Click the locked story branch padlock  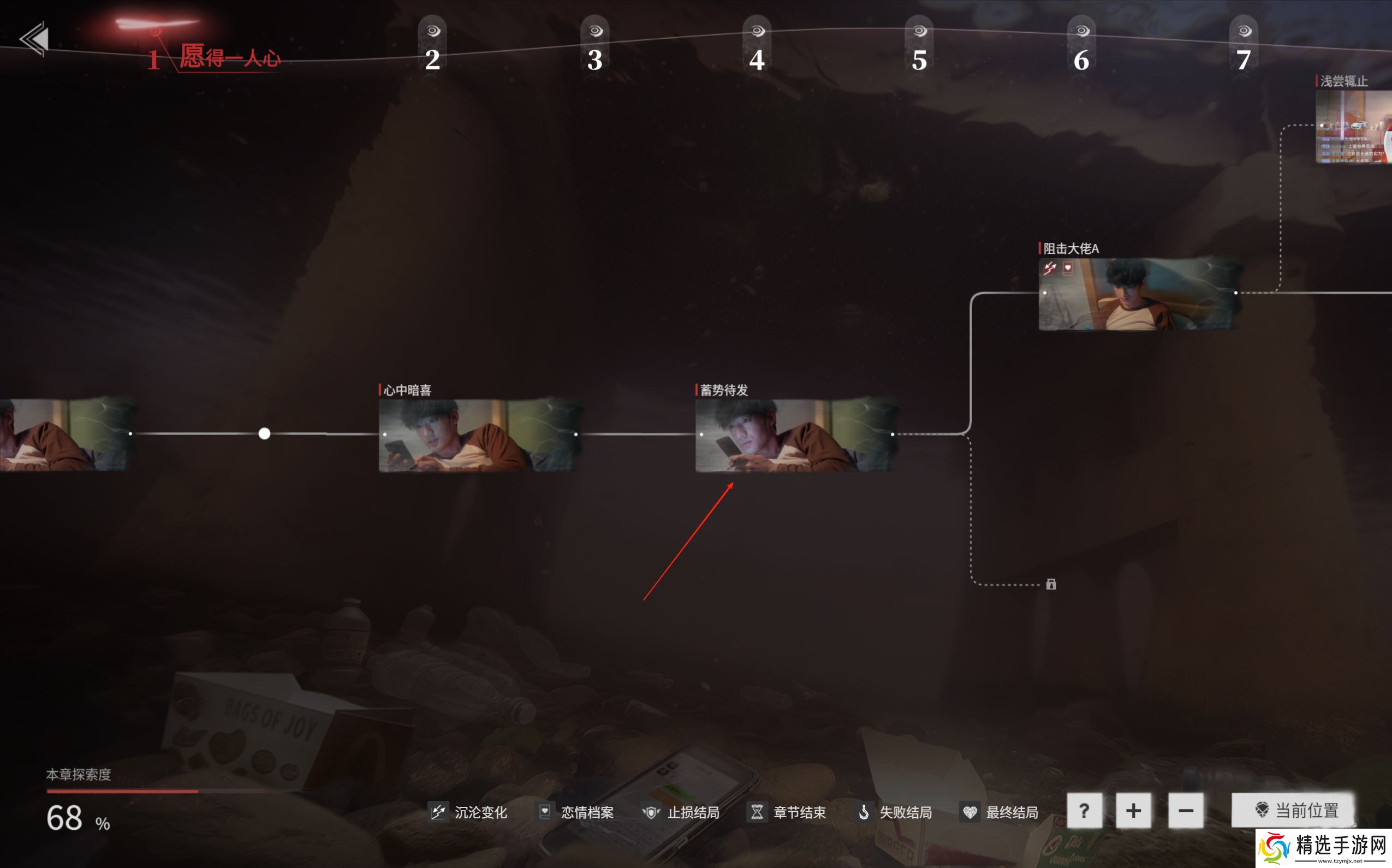(1051, 585)
